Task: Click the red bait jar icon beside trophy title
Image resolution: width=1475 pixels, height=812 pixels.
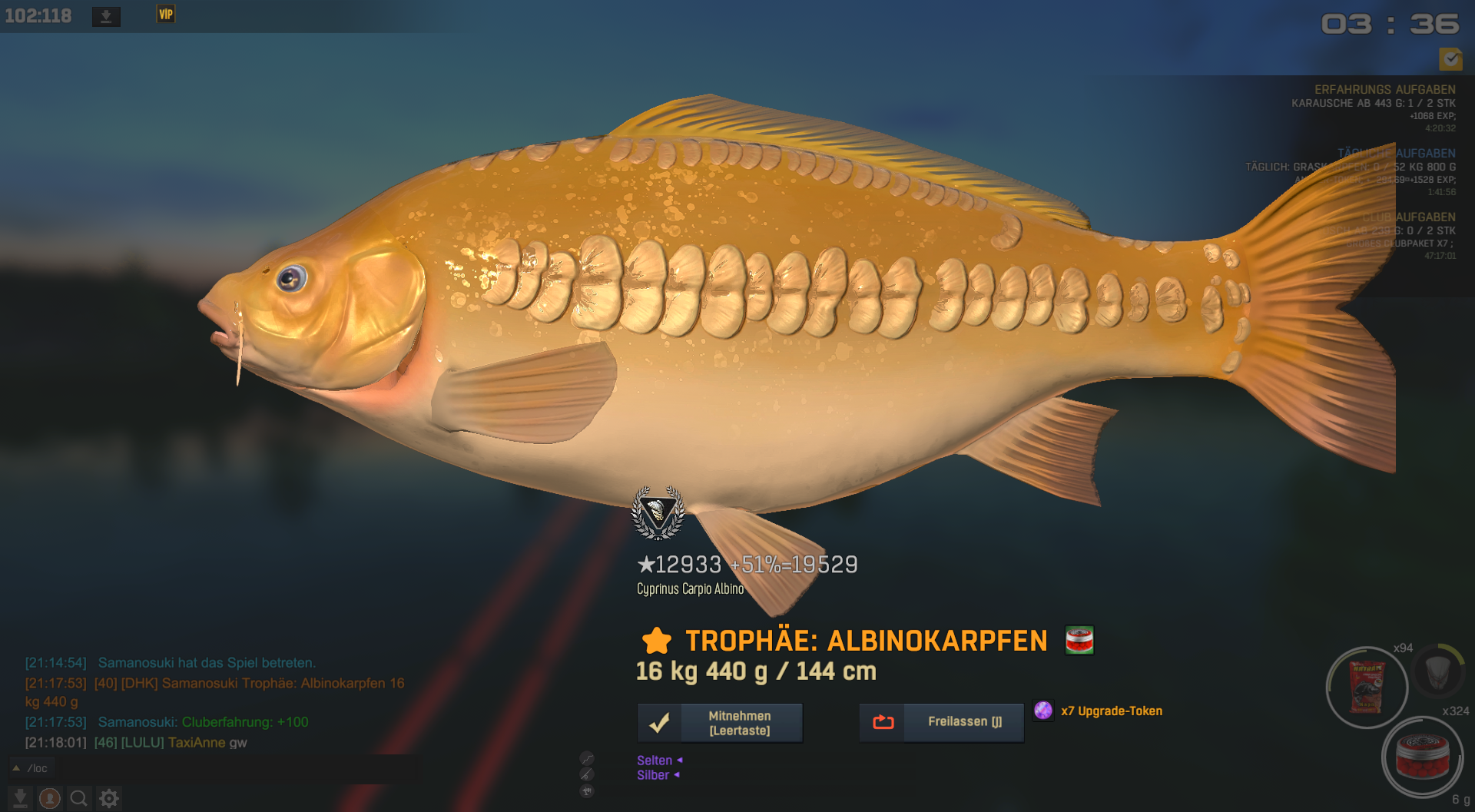Action: pyautogui.click(x=1079, y=640)
